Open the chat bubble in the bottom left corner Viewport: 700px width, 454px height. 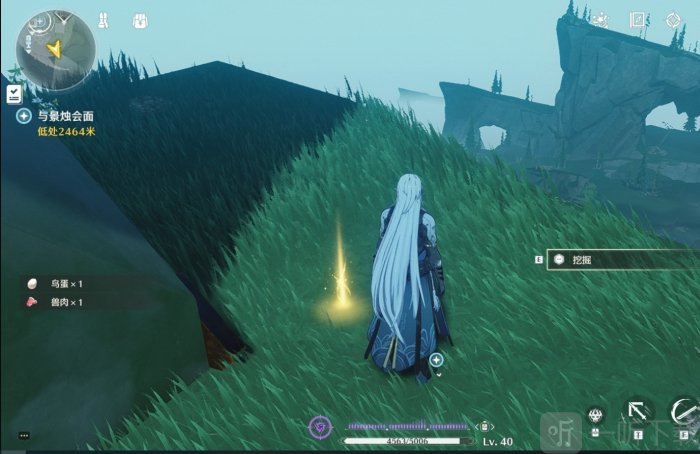[24, 436]
